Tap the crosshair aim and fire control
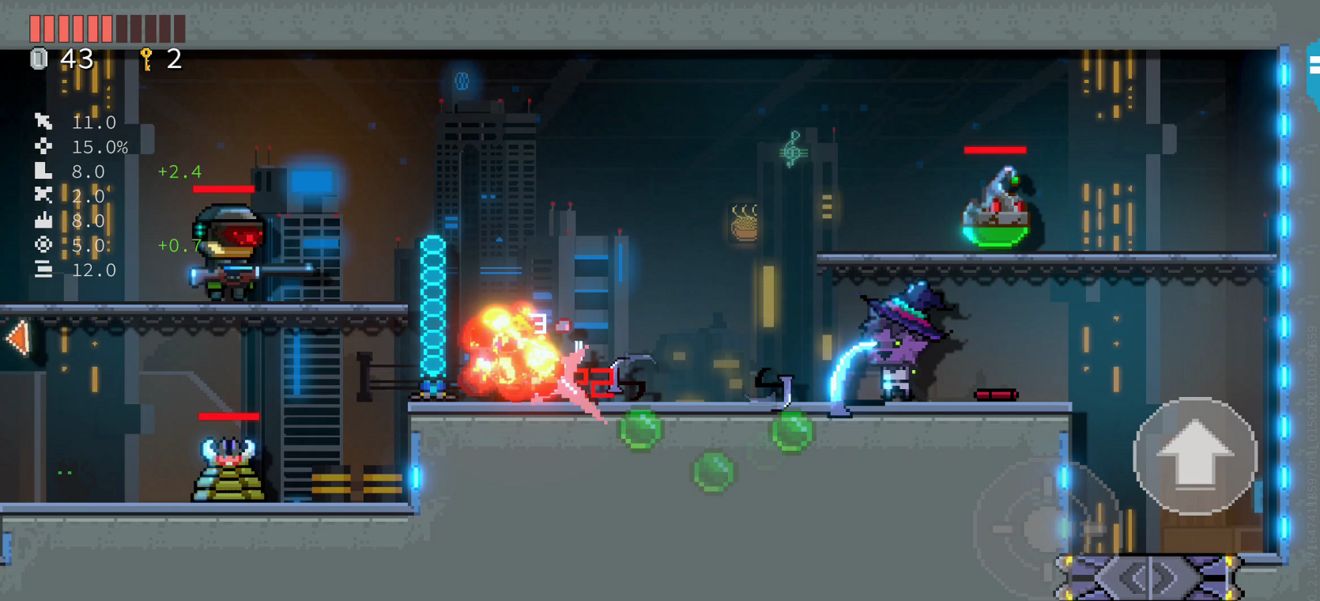This screenshot has width=1320, height=601. pos(1043,521)
